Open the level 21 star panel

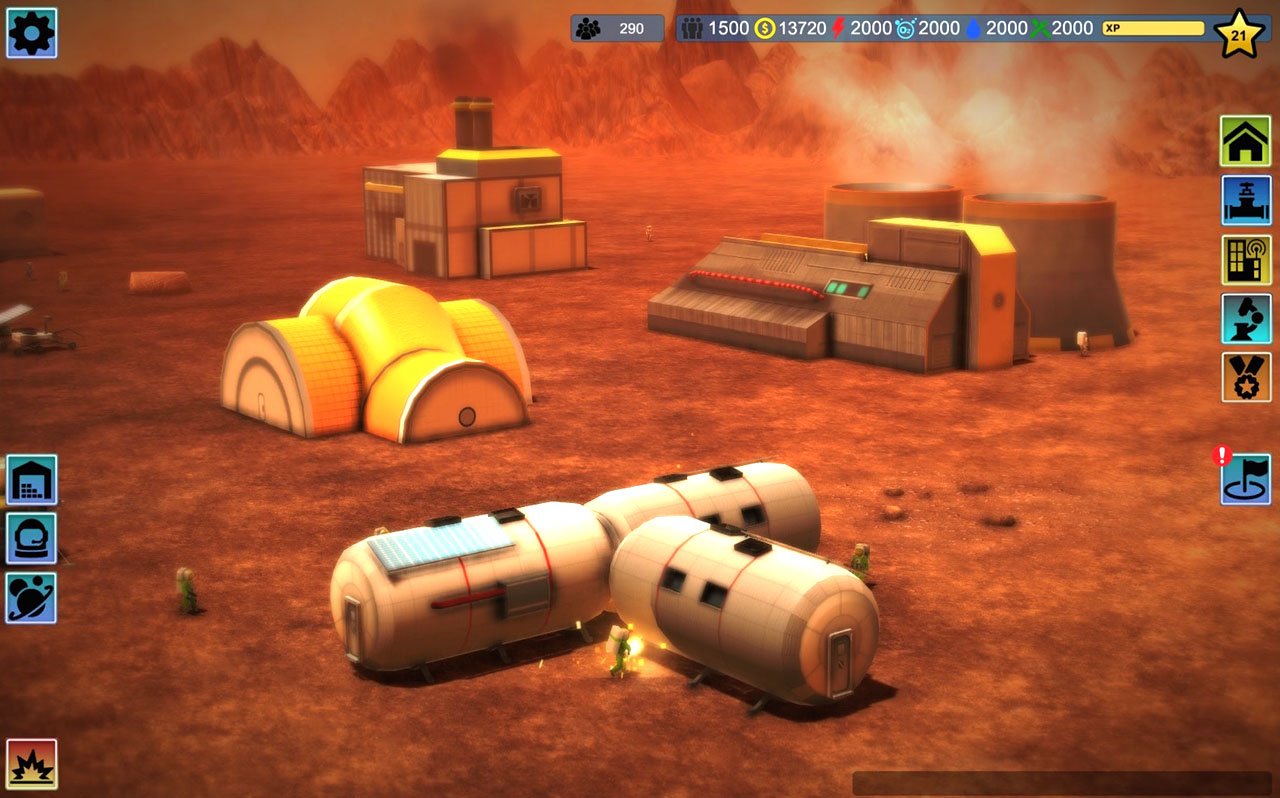(x=1240, y=33)
